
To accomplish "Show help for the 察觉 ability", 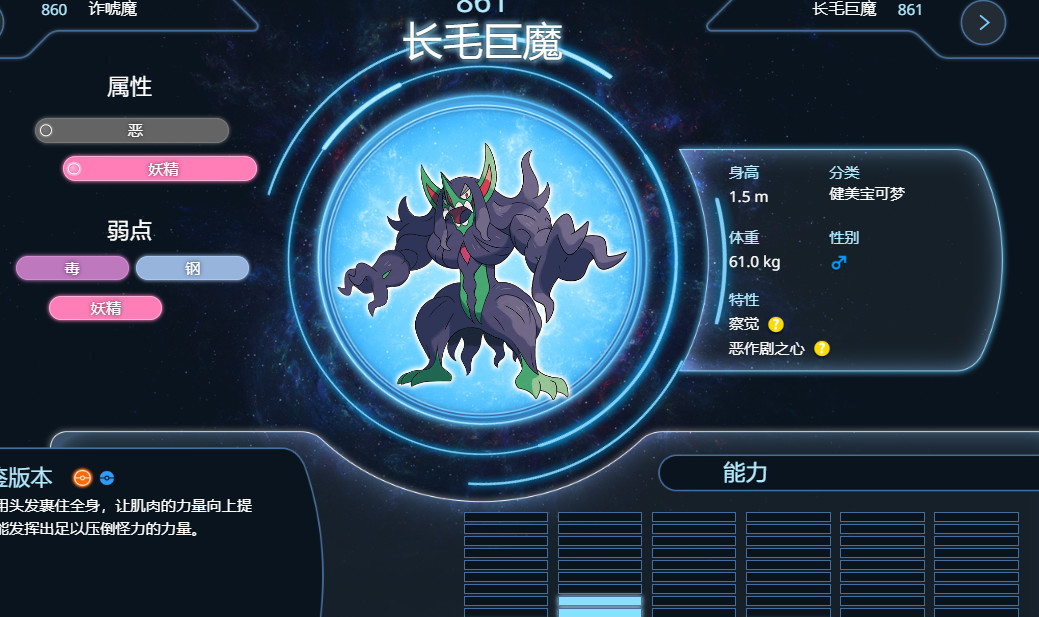I will pos(776,324).
